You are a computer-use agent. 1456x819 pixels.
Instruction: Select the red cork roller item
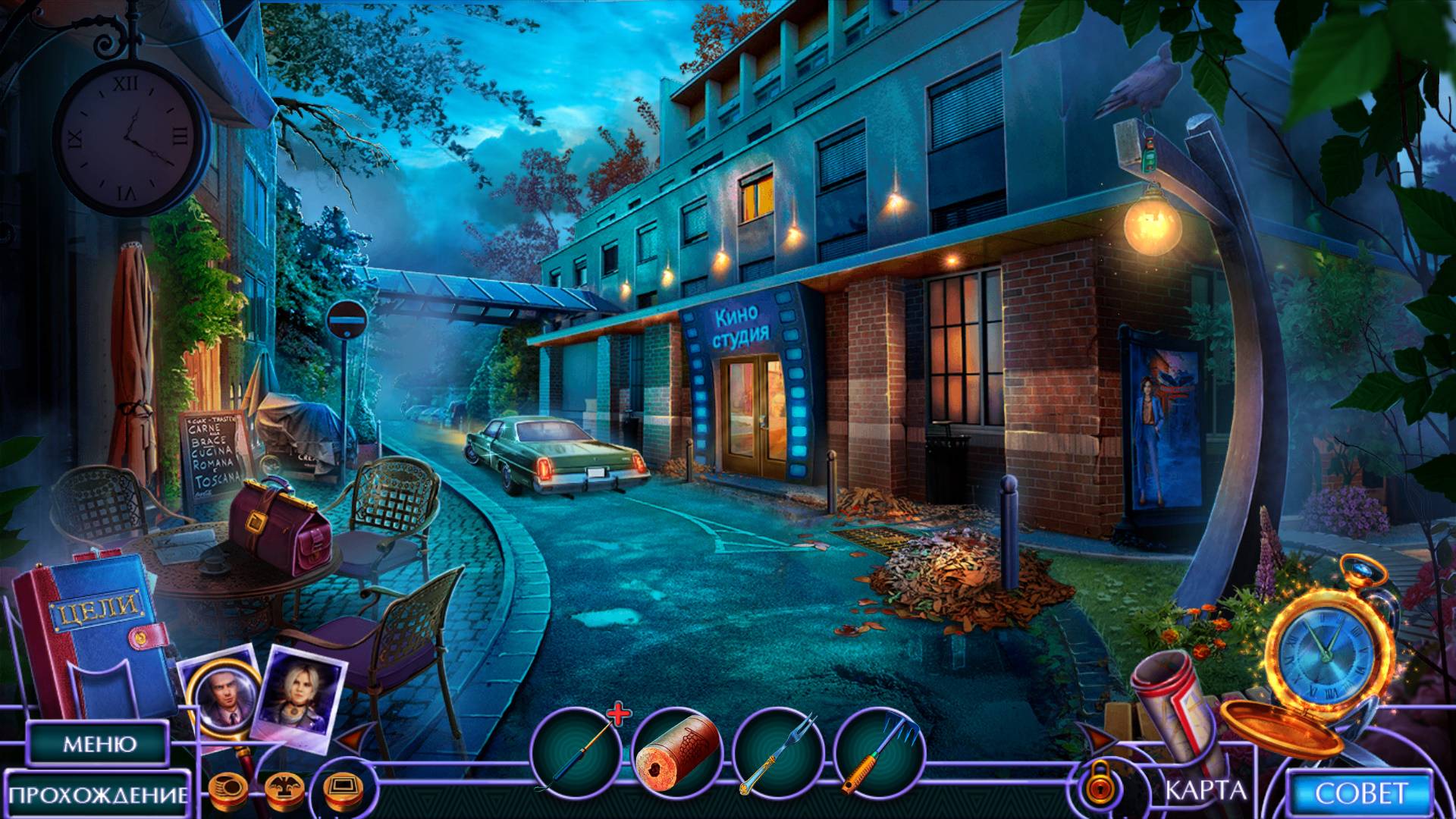pos(676,752)
